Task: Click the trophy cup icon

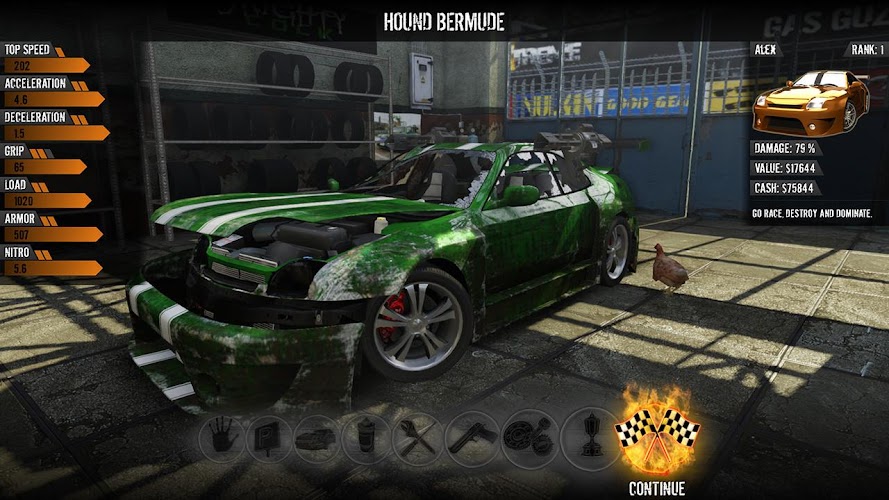Action: 589,437
